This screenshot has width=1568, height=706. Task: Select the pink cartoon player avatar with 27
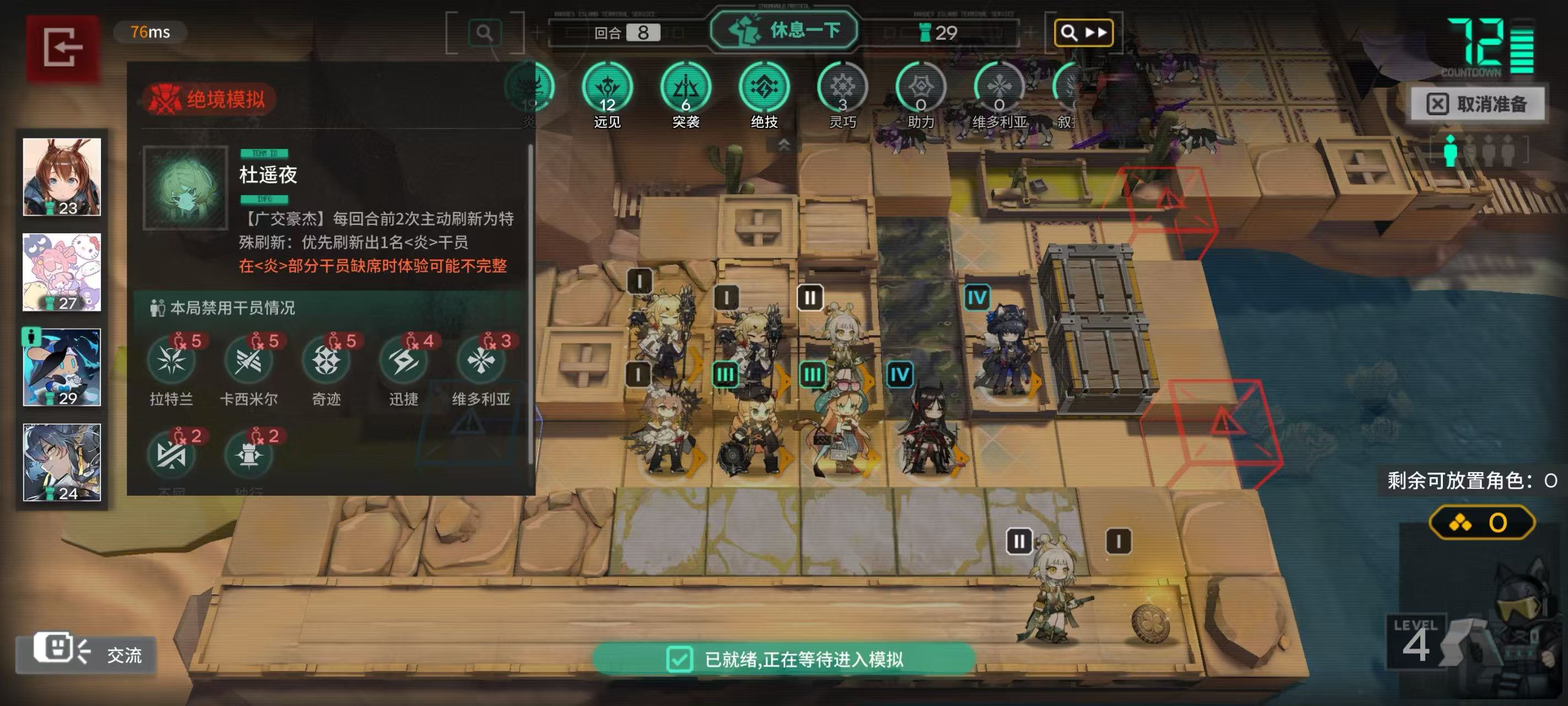(62, 272)
